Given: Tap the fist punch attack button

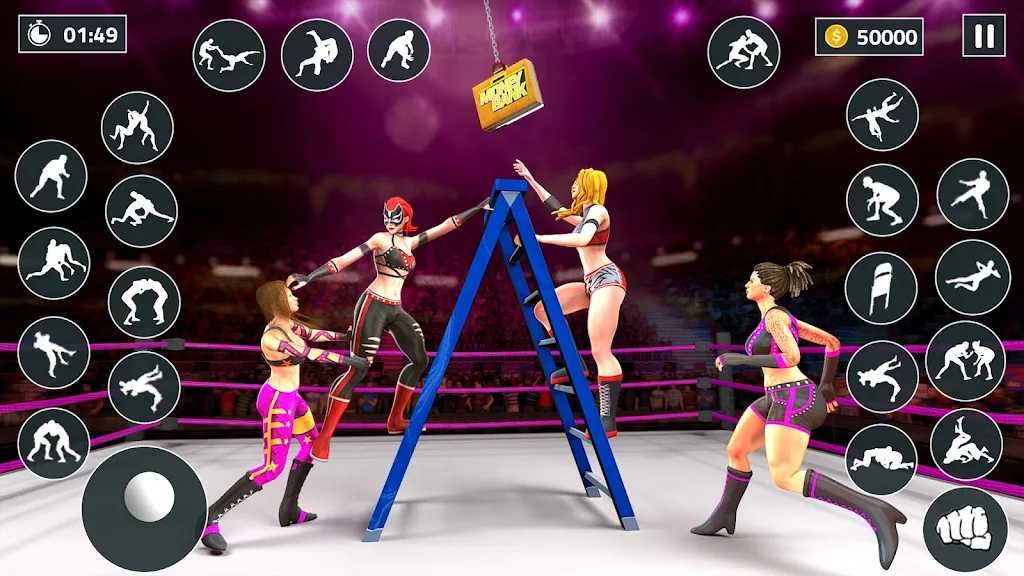Looking at the screenshot, I should pos(964,529).
